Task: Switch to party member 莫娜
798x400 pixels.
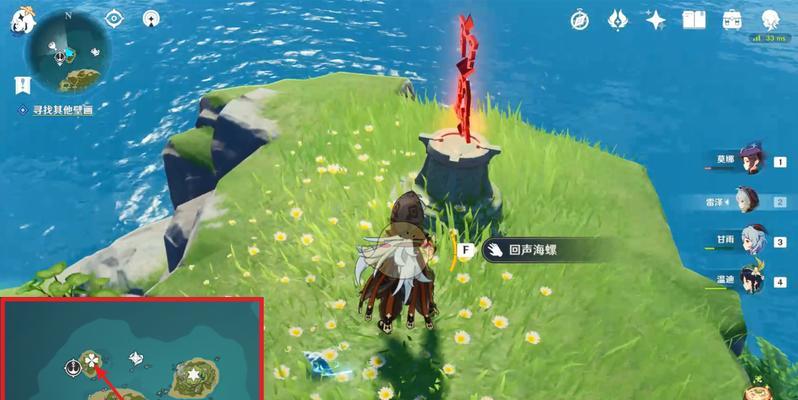Action: tap(751, 162)
